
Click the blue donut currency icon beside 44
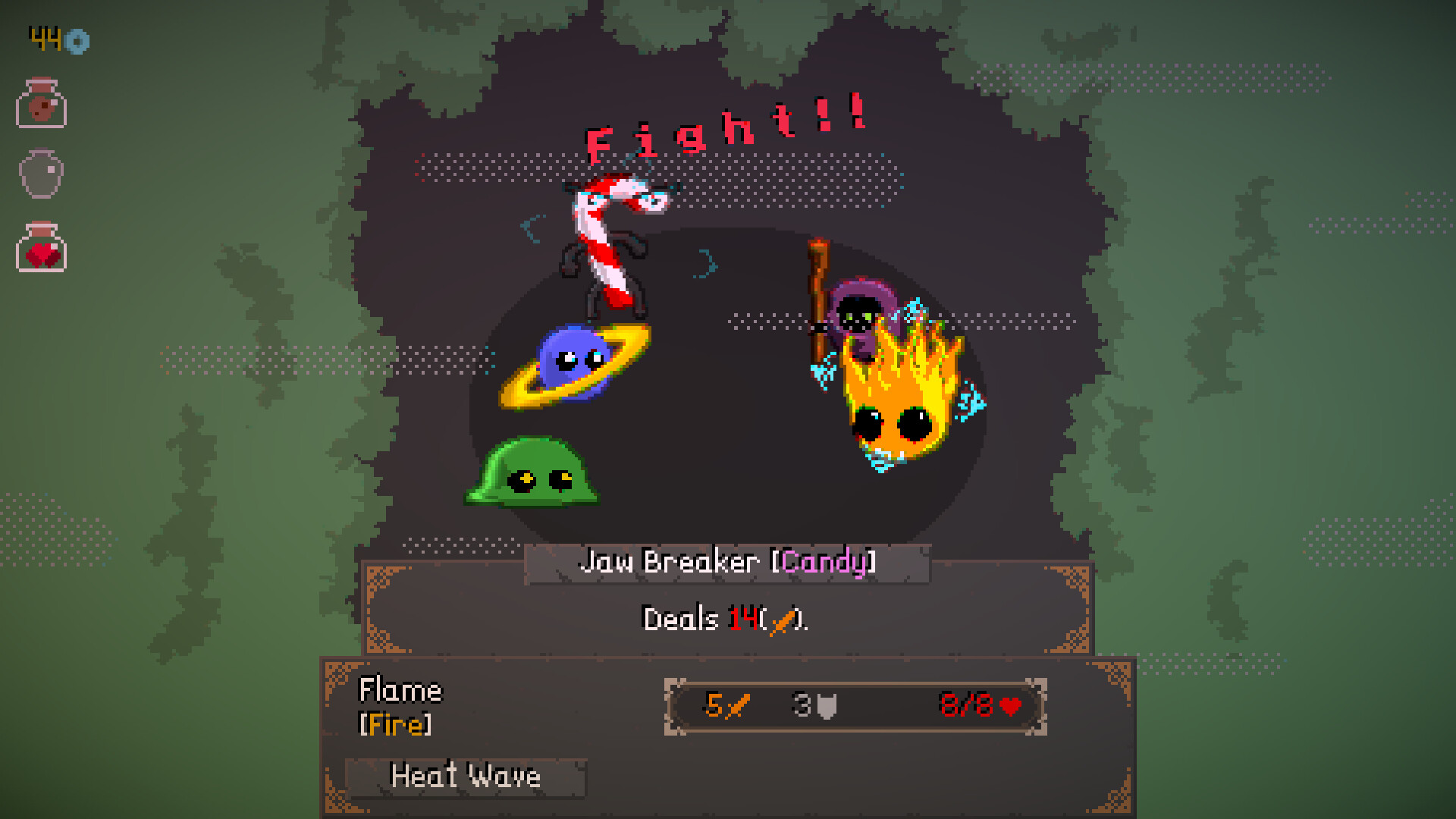click(x=76, y=42)
